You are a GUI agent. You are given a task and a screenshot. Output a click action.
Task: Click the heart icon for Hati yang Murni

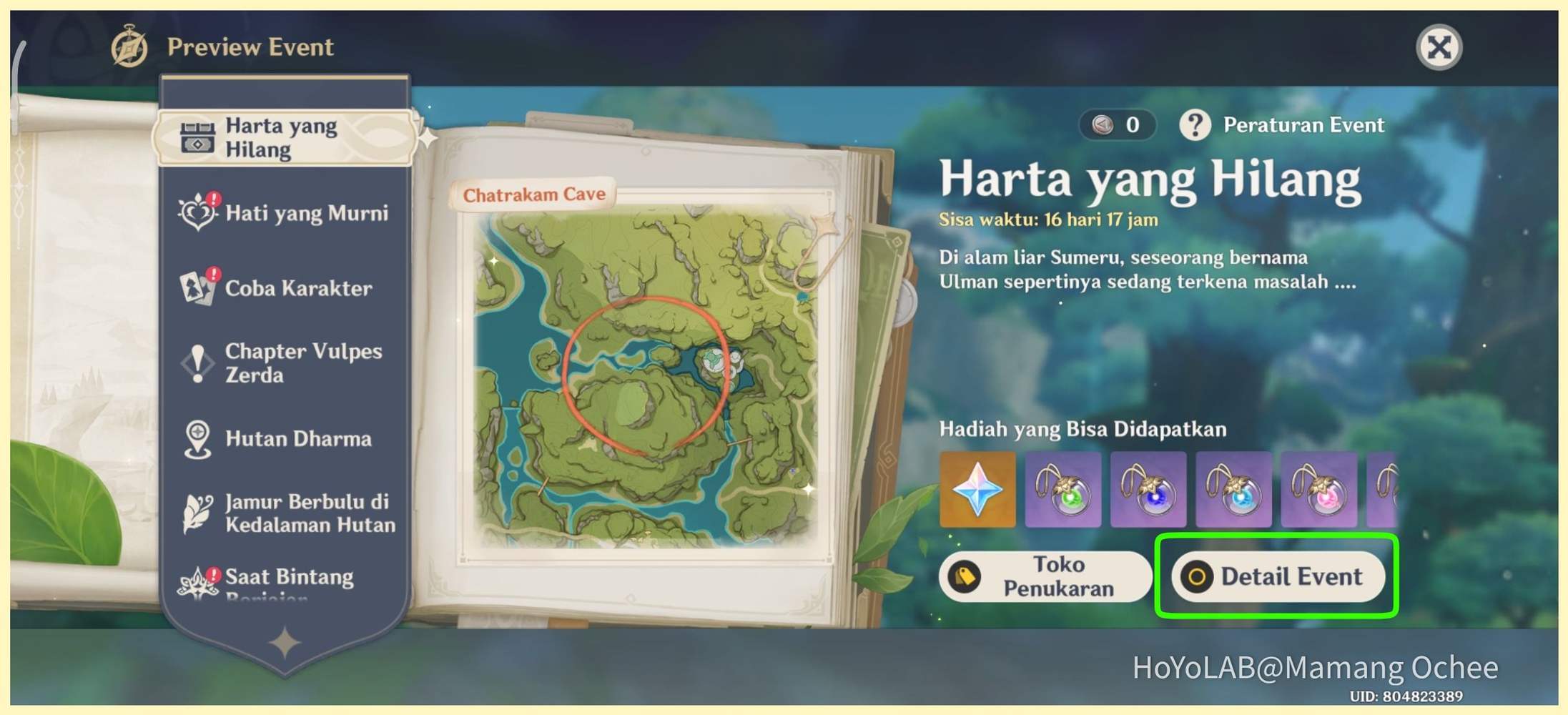(x=196, y=212)
